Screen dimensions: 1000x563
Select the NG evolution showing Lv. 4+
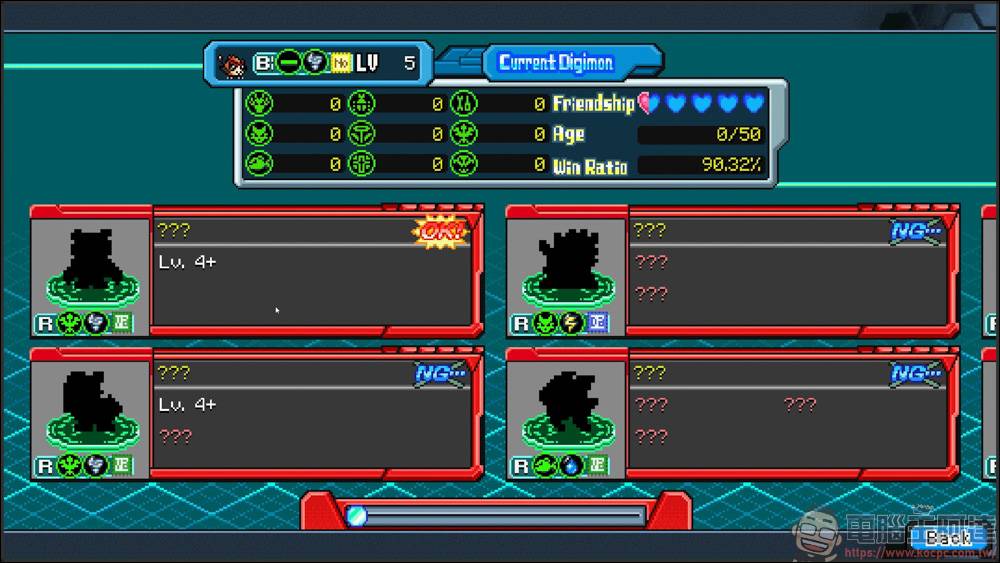(x=256, y=413)
